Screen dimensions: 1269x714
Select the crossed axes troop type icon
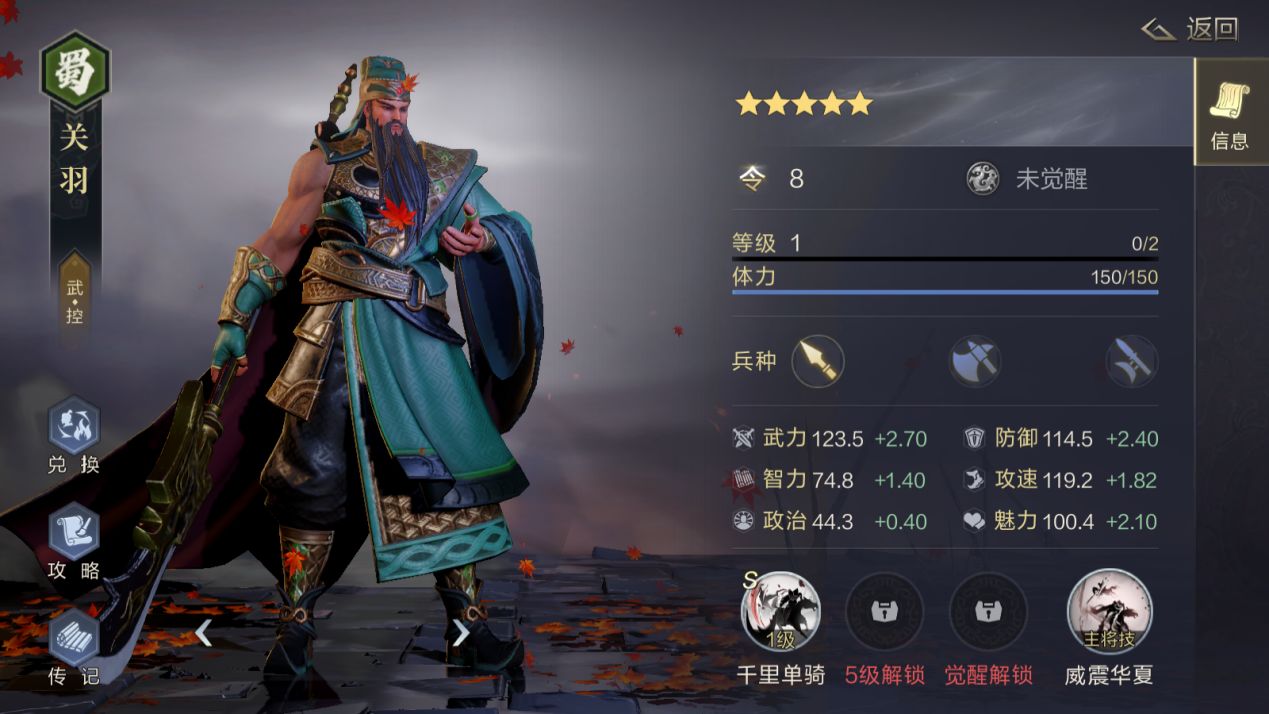pos(975,361)
